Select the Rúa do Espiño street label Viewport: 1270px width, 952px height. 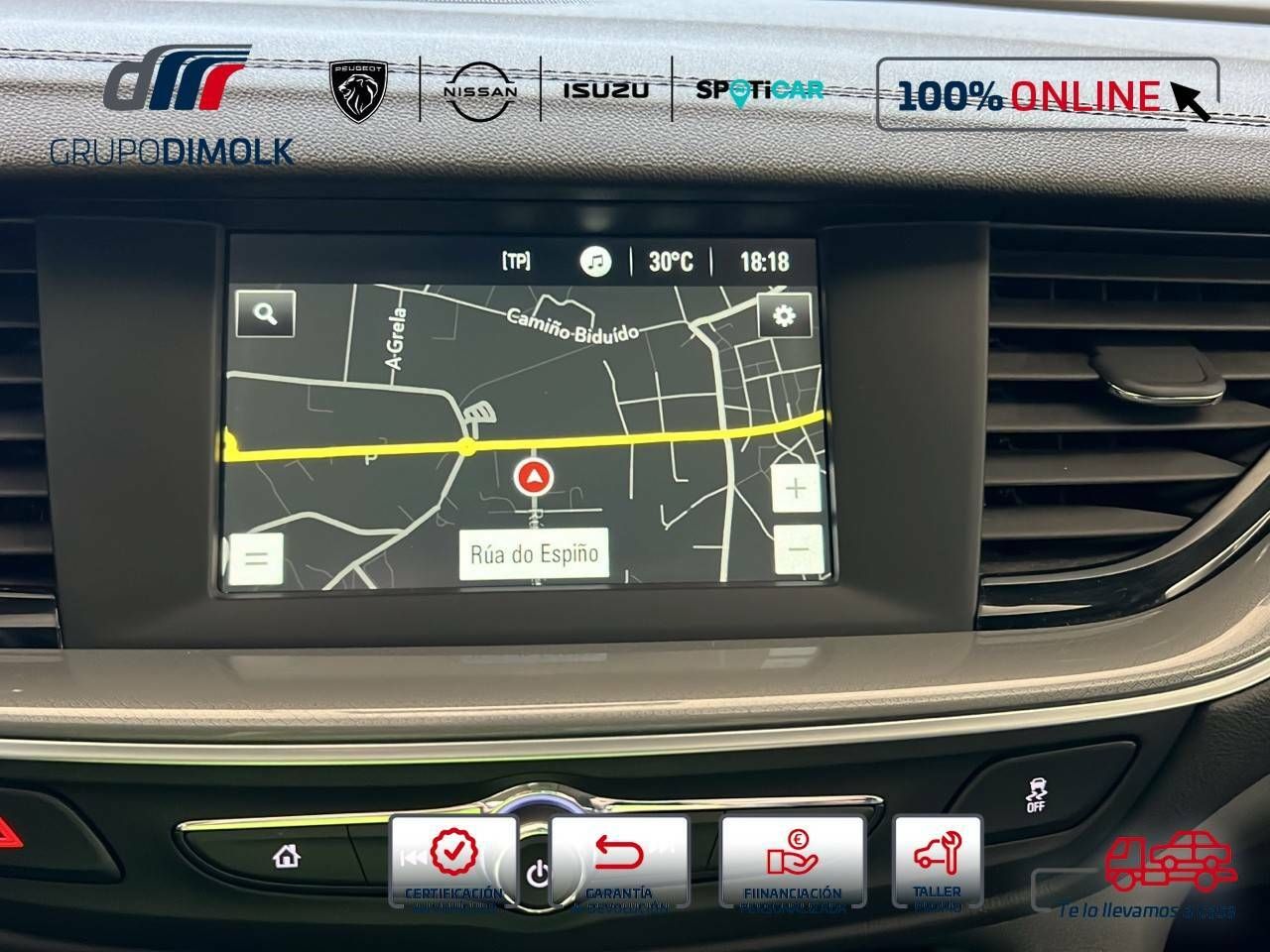[534, 553]
